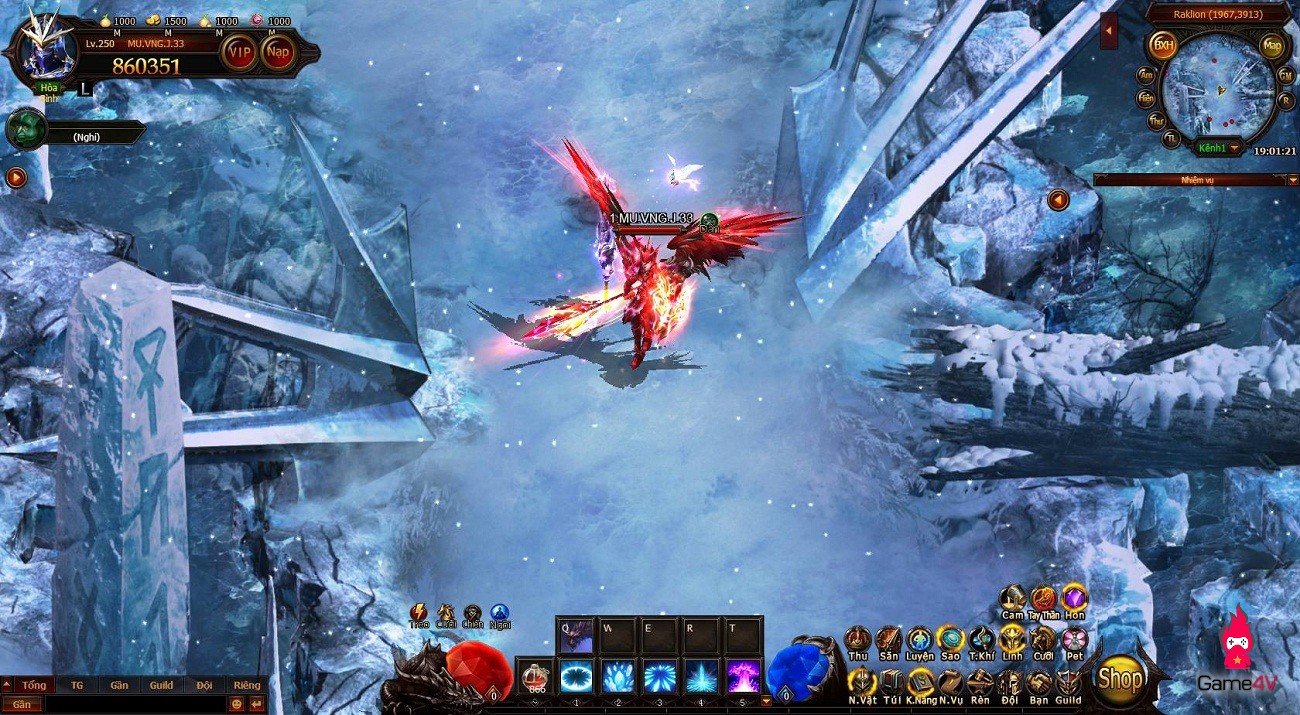Open the Shop
Image resolution: width=1300 pixels, height=715 pixels.
[x=1119, y=677]
